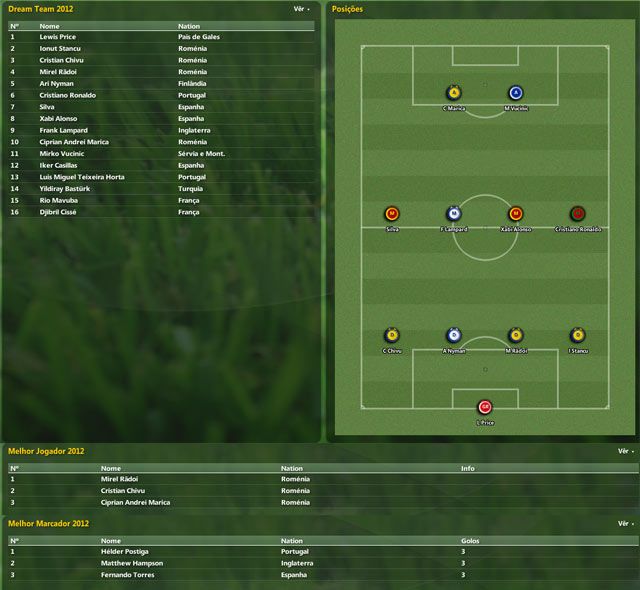
Task: Select goalkeeper L Price icon on pitch
Action: click(x=485, y=407)
